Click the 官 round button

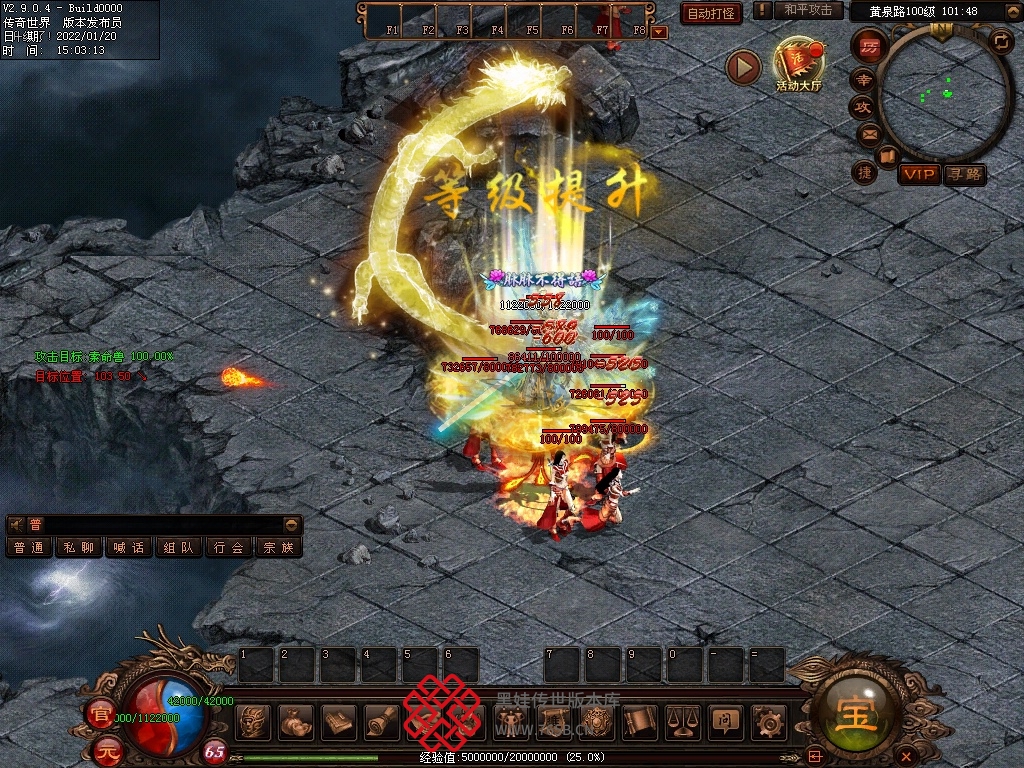tap(100, 714)
